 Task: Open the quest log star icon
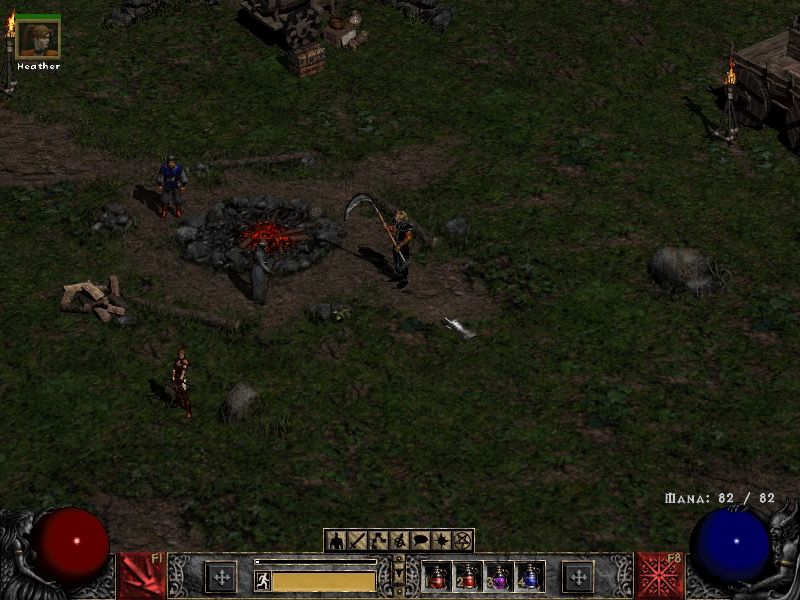441,541
